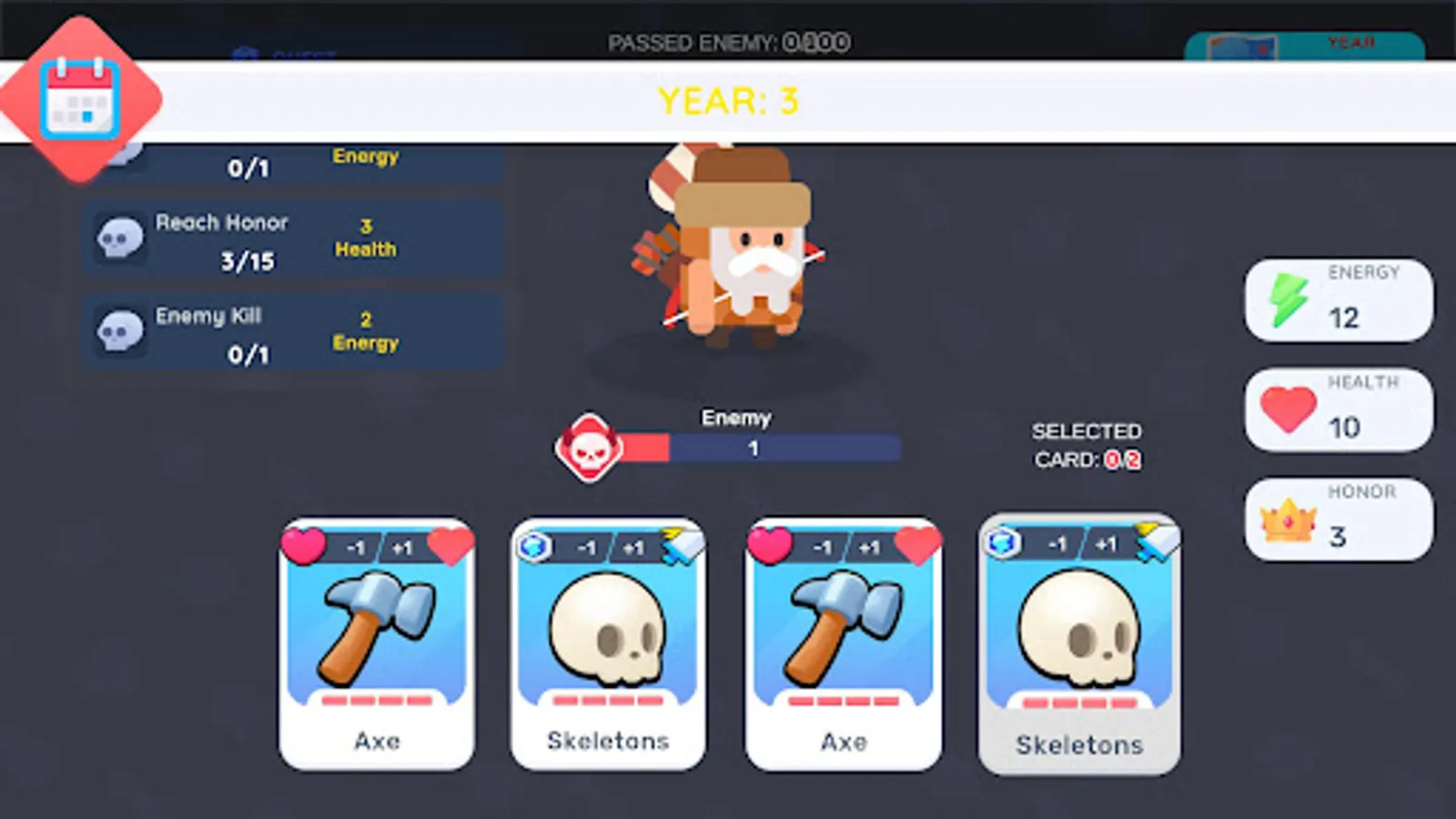Click the Health heart icon

pos(1283,409)
